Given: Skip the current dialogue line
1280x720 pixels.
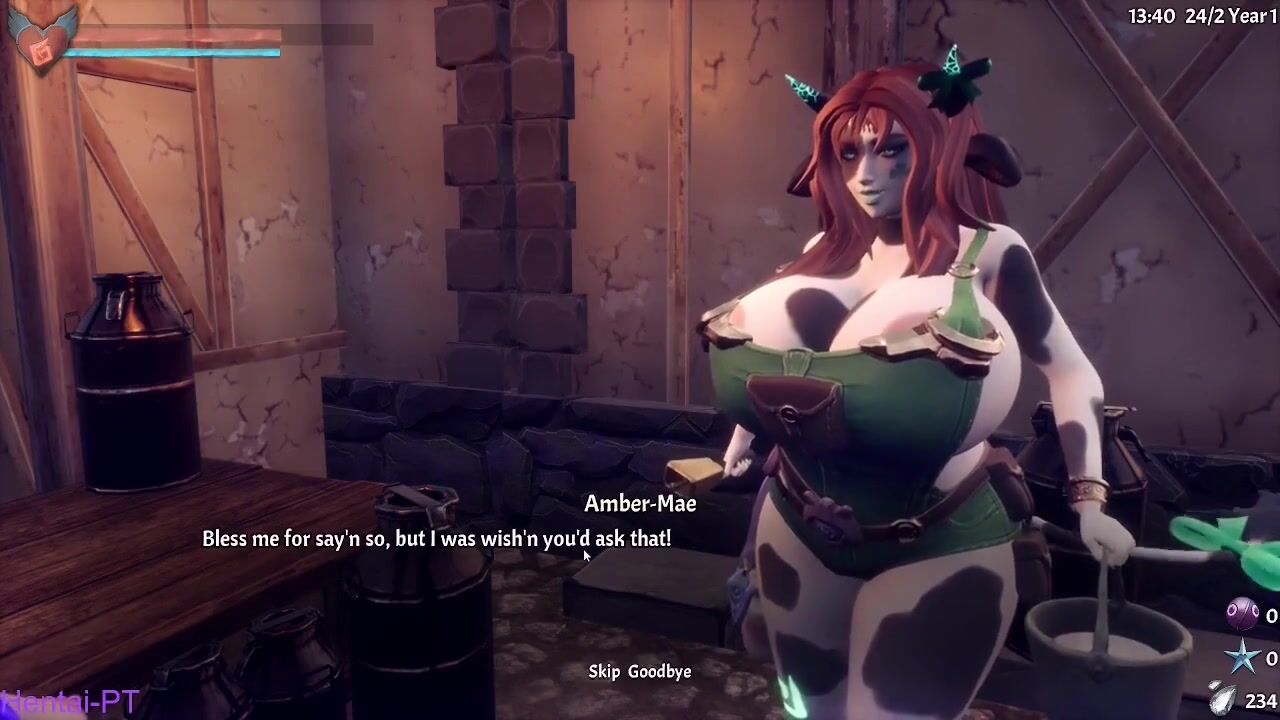Looking at the screenshot, I should pyautogui.click(x=604, y=672).
